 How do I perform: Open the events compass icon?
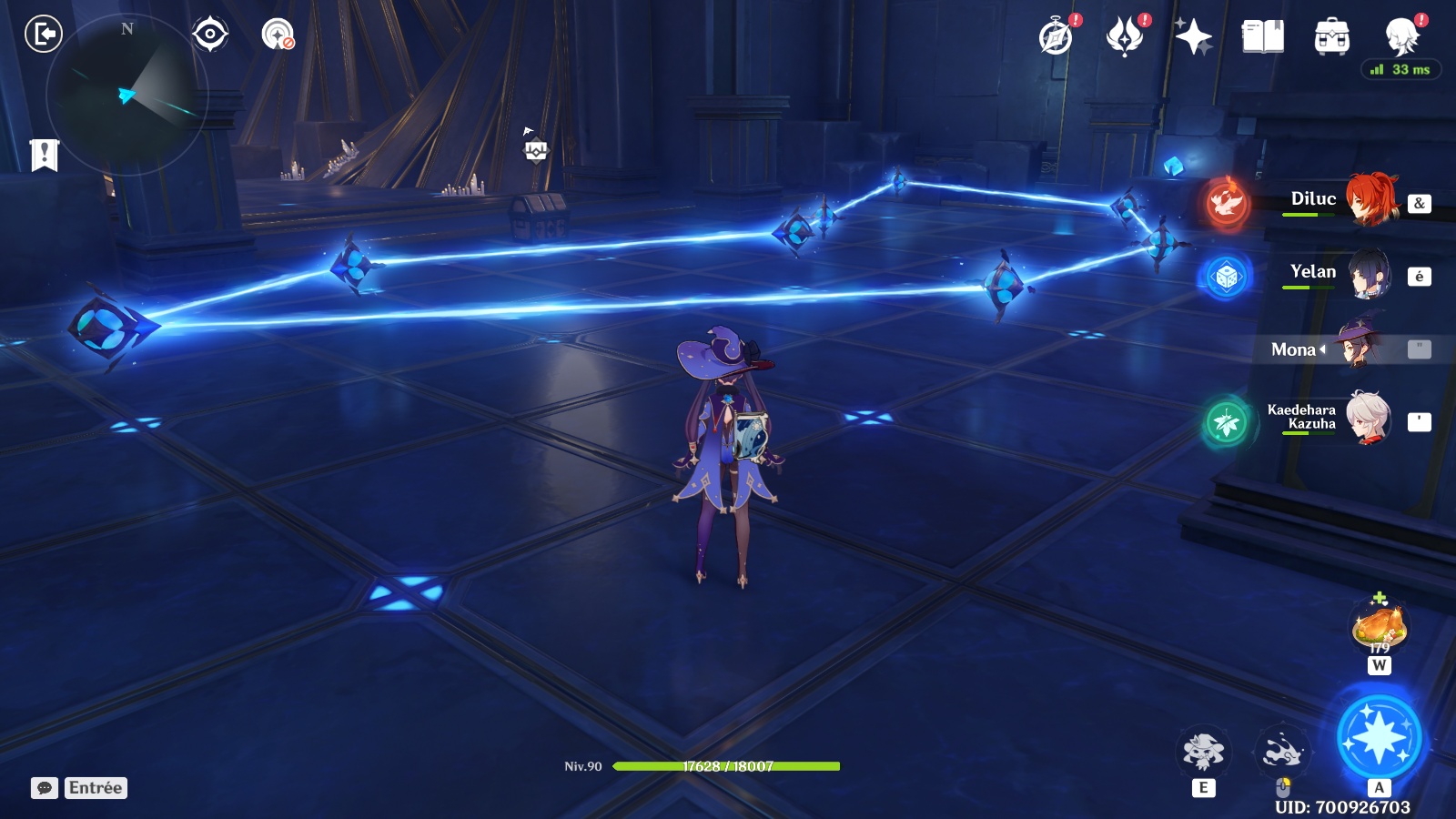point(1057,37)
